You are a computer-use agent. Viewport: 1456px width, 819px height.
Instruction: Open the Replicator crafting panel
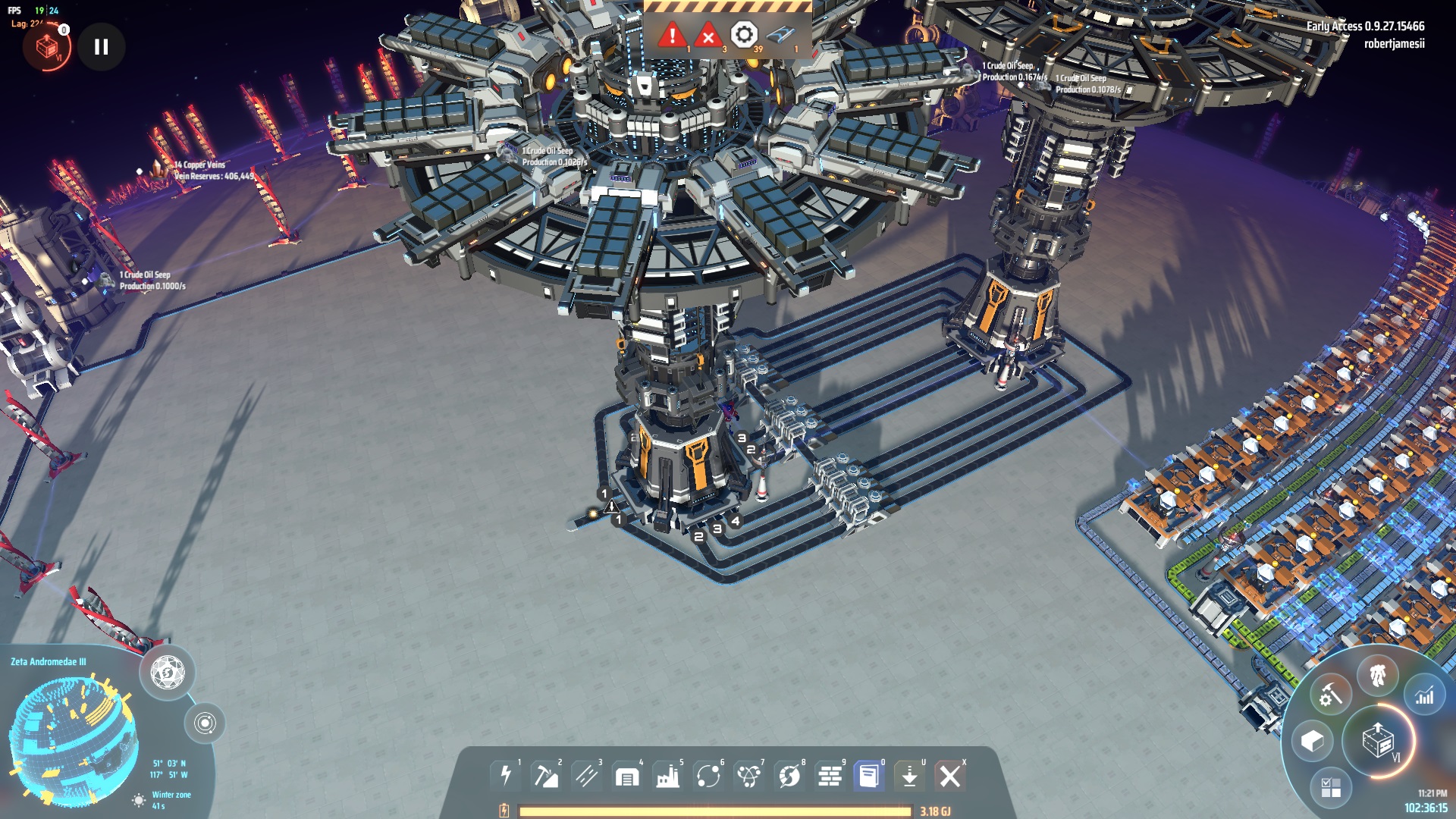pyautogui.click(x=1330, y=694)
